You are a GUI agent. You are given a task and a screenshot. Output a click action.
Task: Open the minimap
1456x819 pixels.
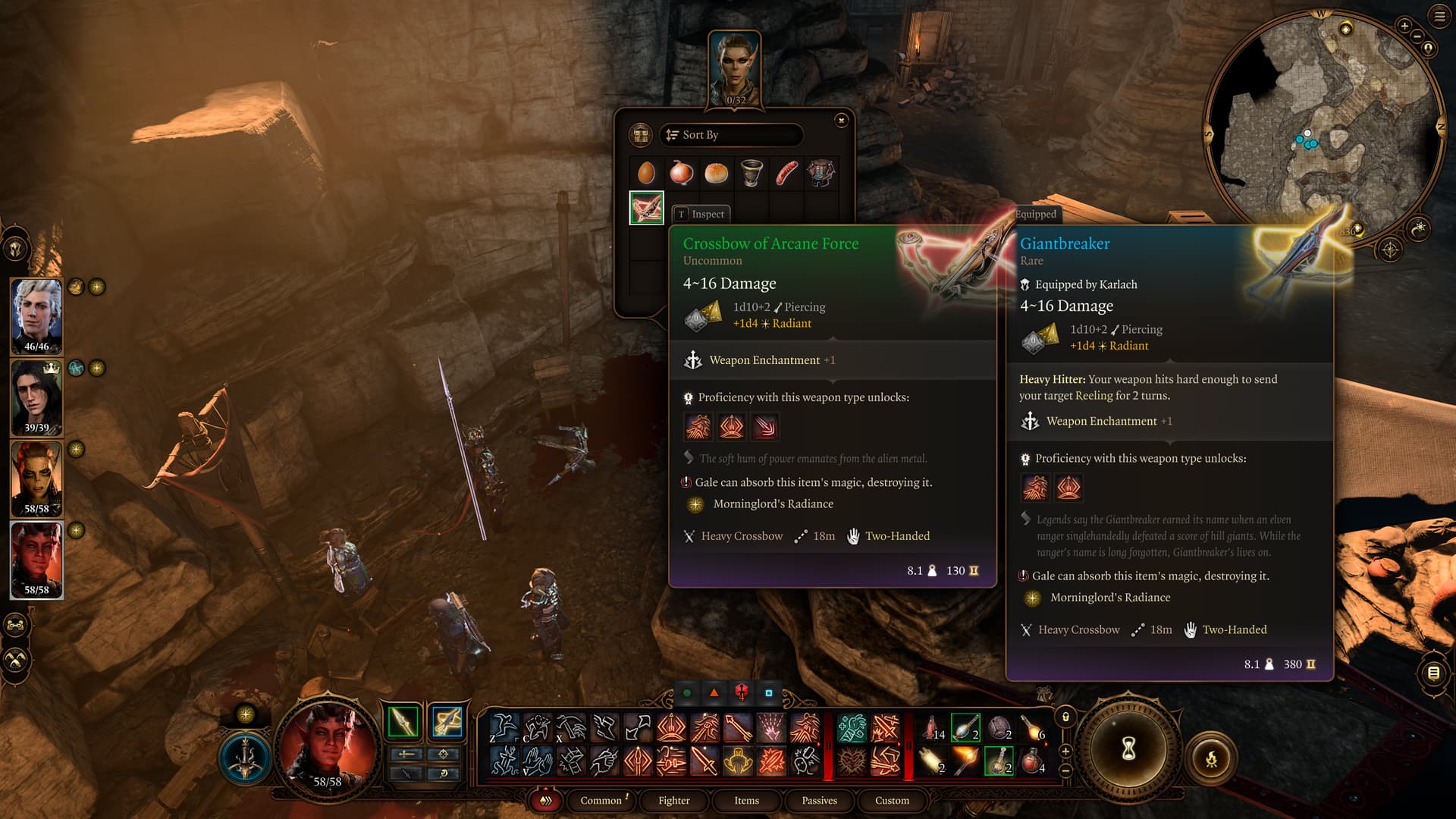click(1323, 121)
